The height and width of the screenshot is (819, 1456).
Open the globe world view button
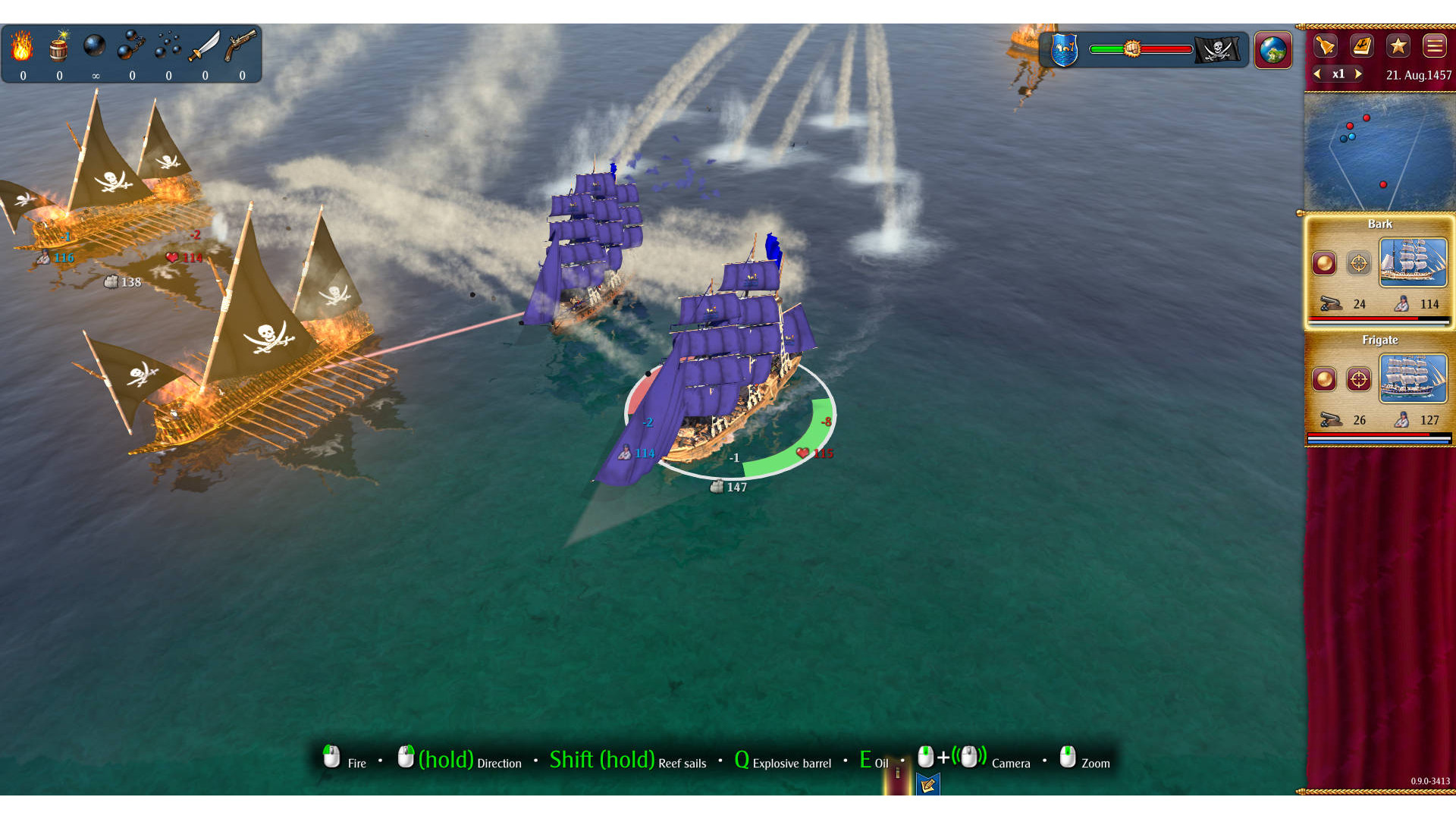[1273, 50]
